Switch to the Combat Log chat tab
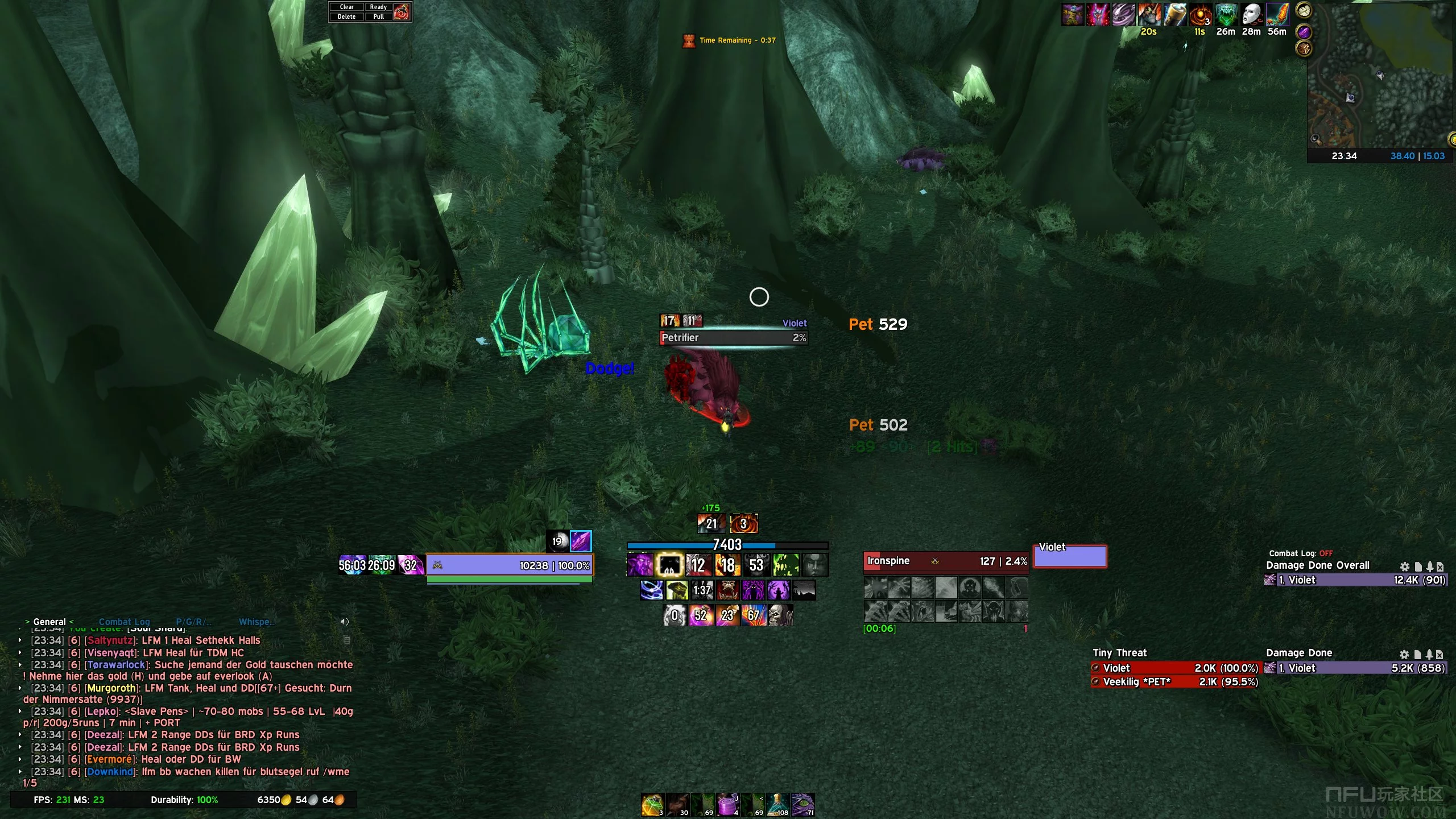Image resolution: width=1456 pixels, height=819 pixels. (x=124, y=622)
